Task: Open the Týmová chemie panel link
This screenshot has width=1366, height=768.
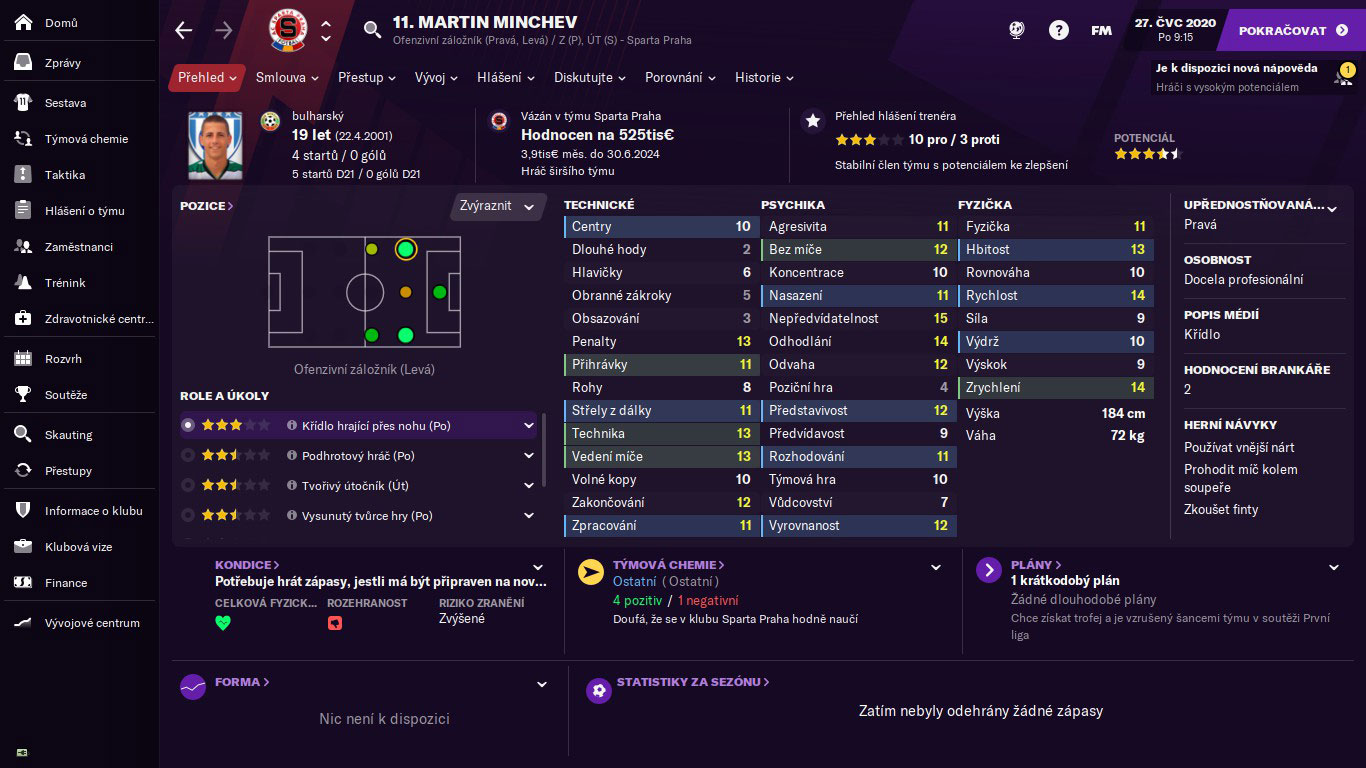Action: click(668, 565)
